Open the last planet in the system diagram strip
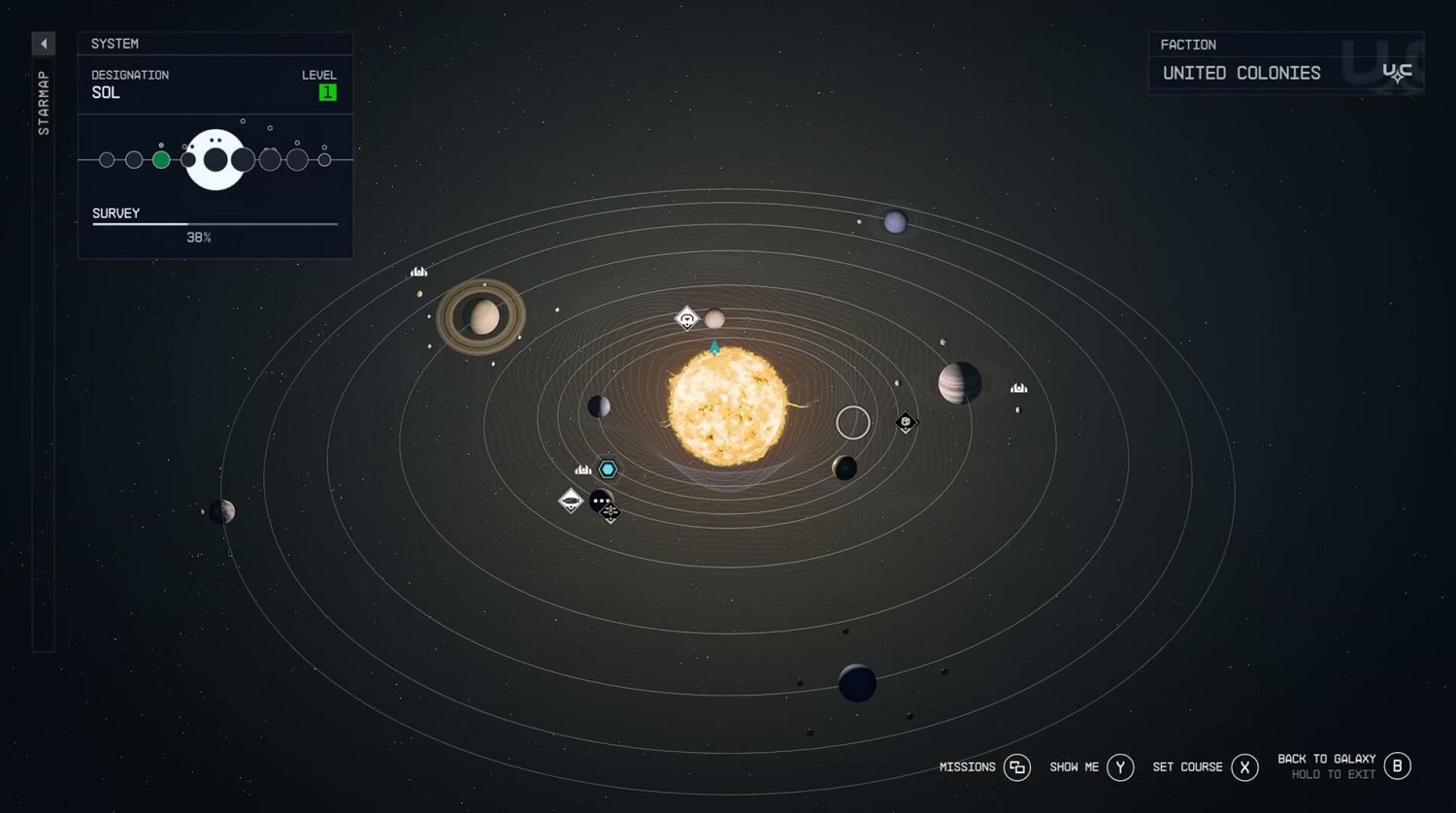 tap(322, 158)
